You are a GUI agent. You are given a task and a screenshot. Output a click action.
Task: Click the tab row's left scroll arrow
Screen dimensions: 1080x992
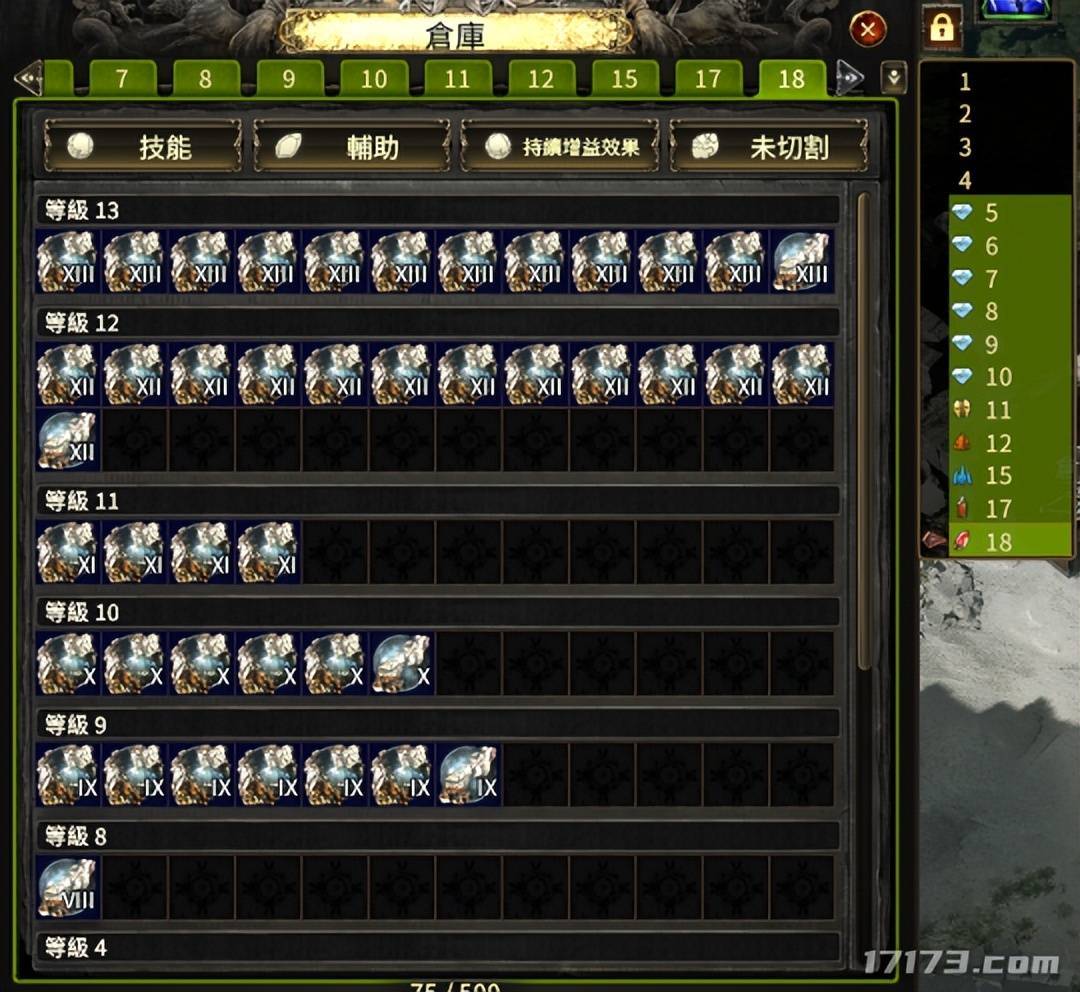click(27, 78)
